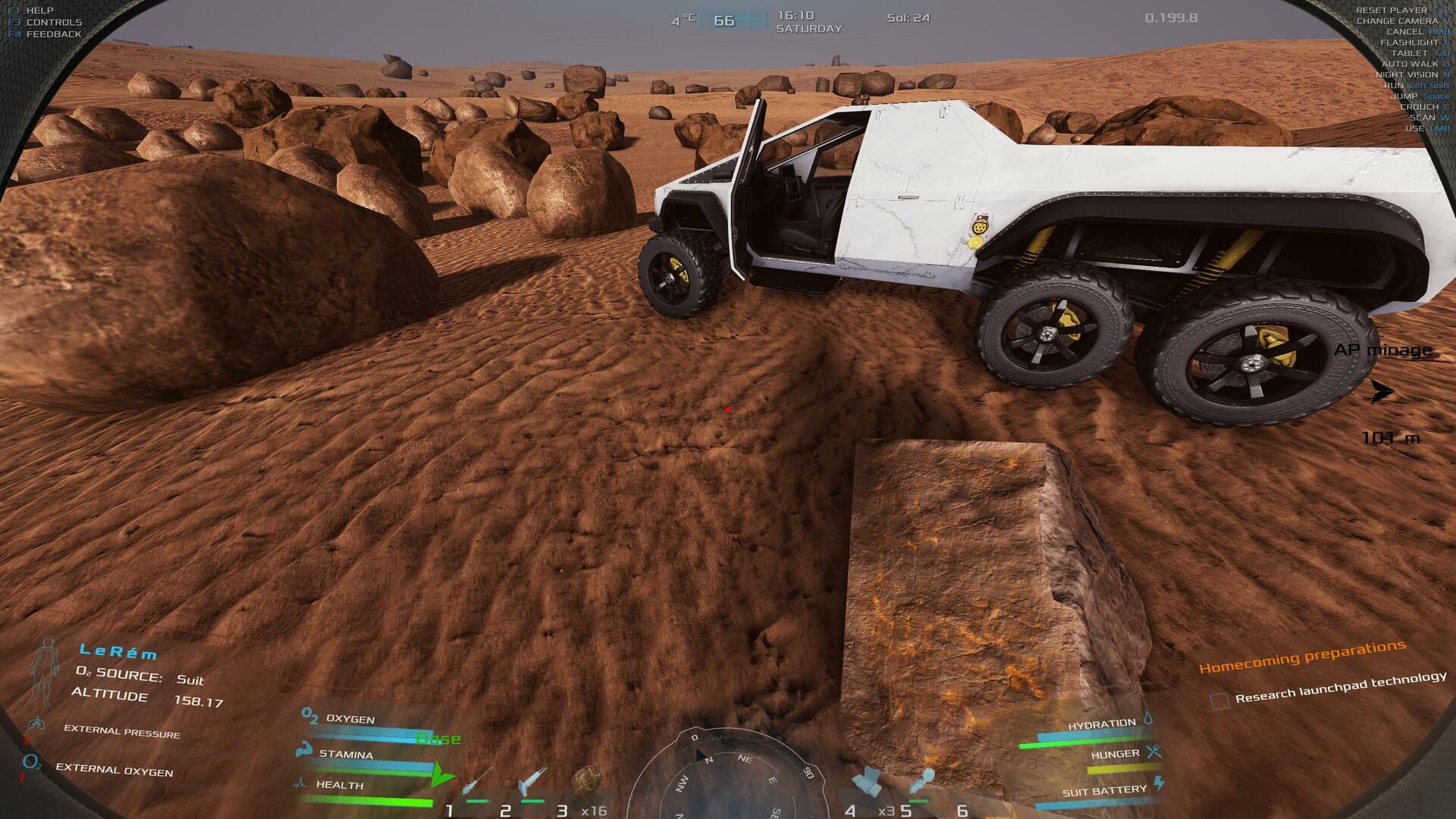This screenshot has width=1456, height=819.
Task: Select the ore stack in hotbar slot 3
Action: 587,780
